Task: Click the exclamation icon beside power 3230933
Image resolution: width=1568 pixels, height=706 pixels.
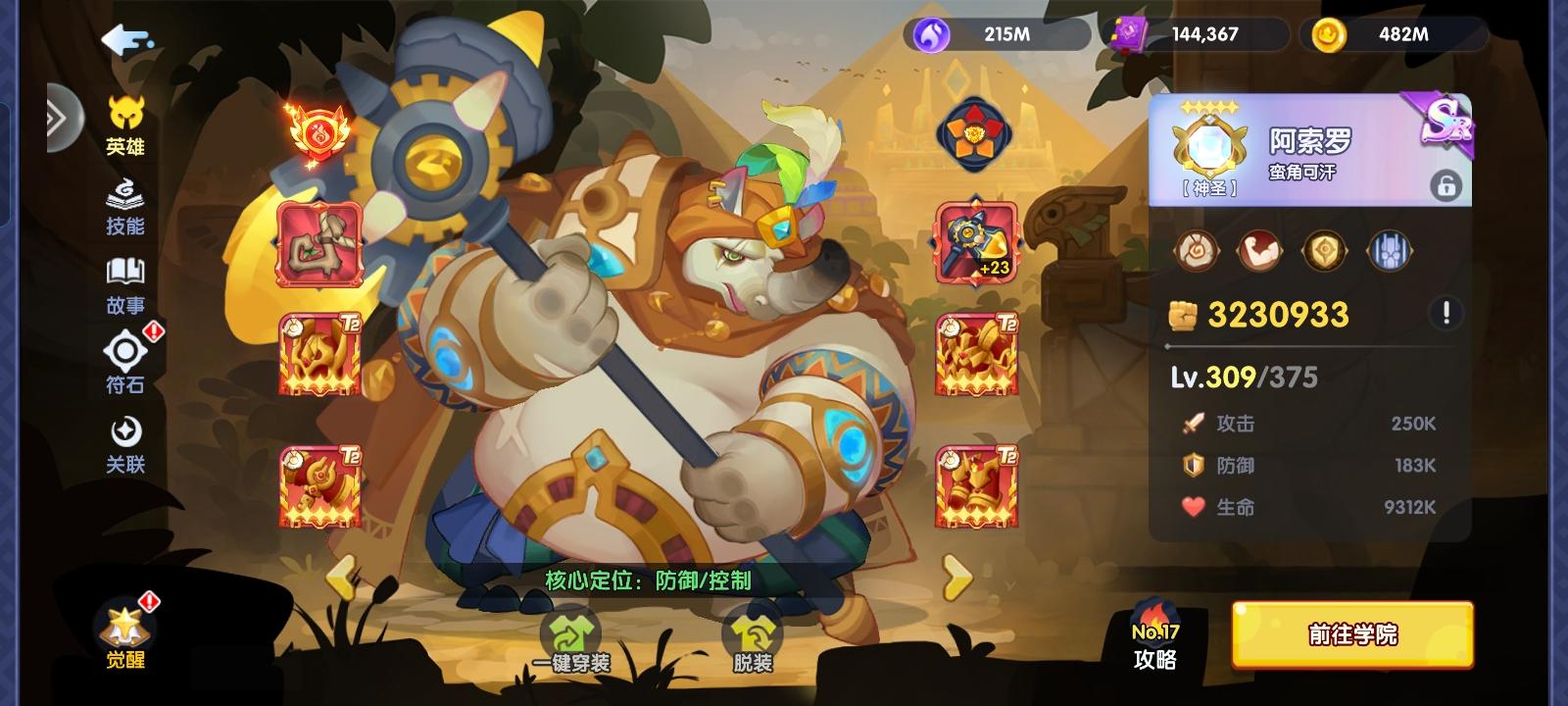Action: coord(1447,311)
